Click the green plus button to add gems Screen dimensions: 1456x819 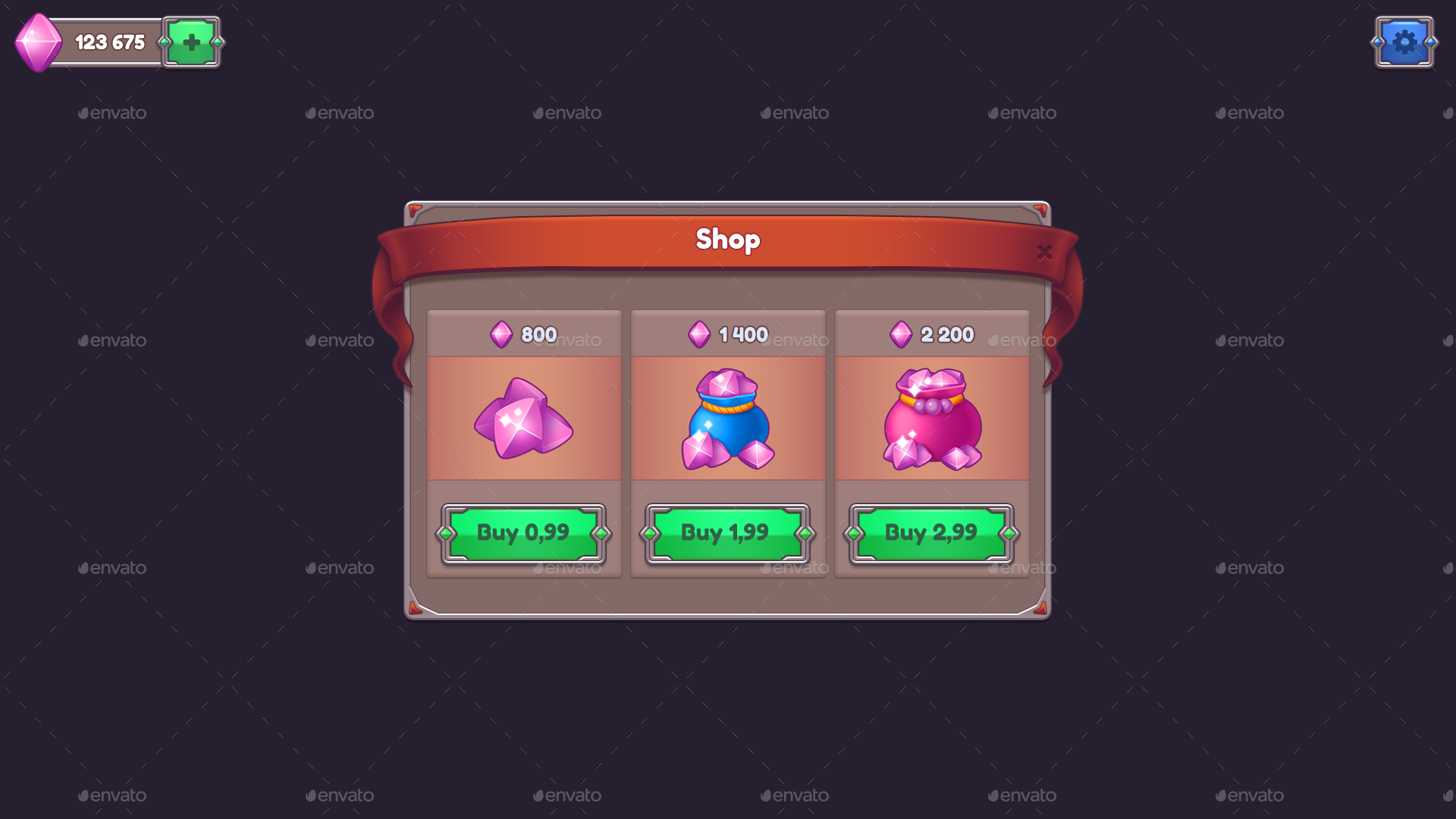point(191,42)
